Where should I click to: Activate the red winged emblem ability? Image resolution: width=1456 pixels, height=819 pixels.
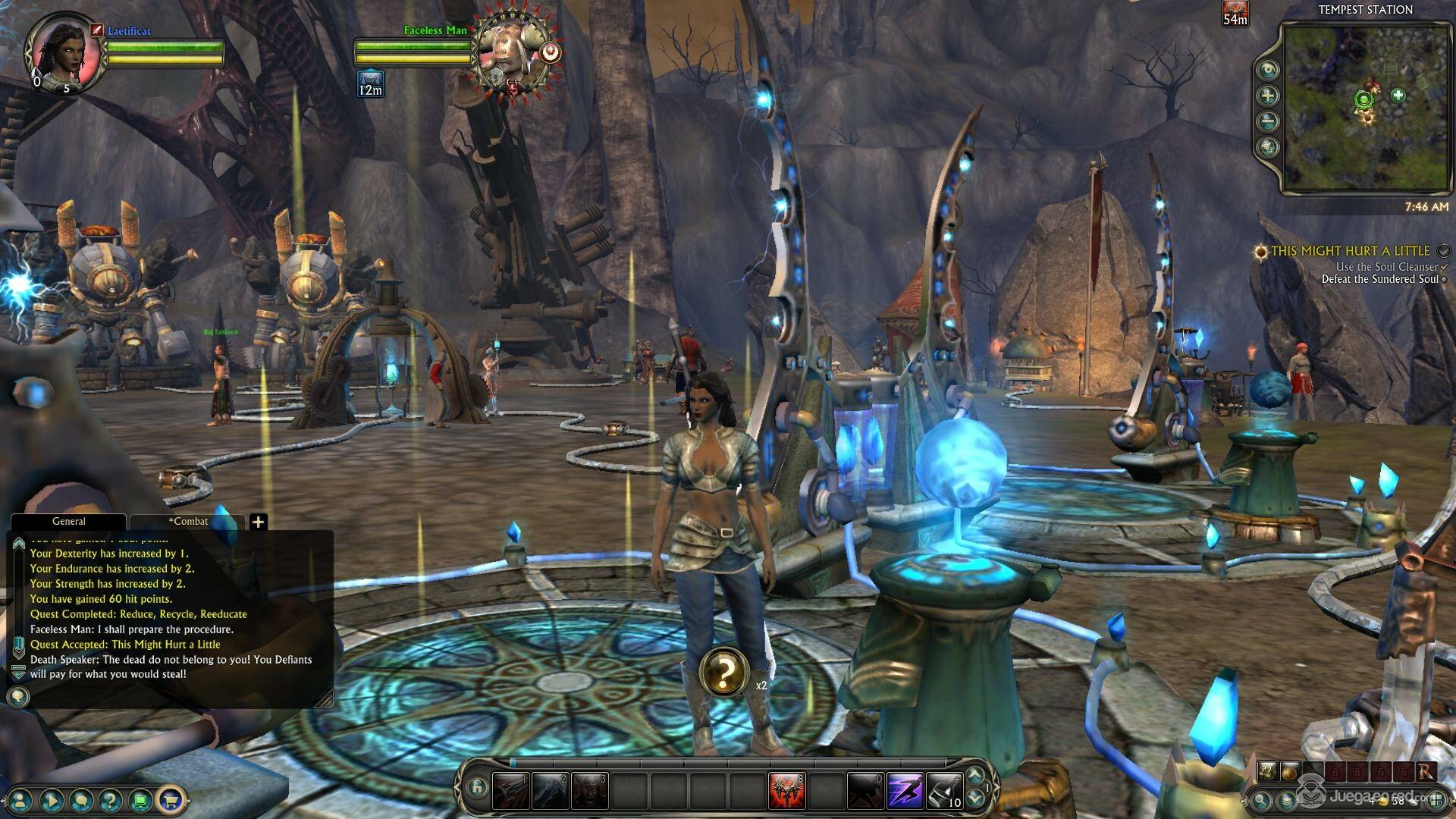(786, 792)
